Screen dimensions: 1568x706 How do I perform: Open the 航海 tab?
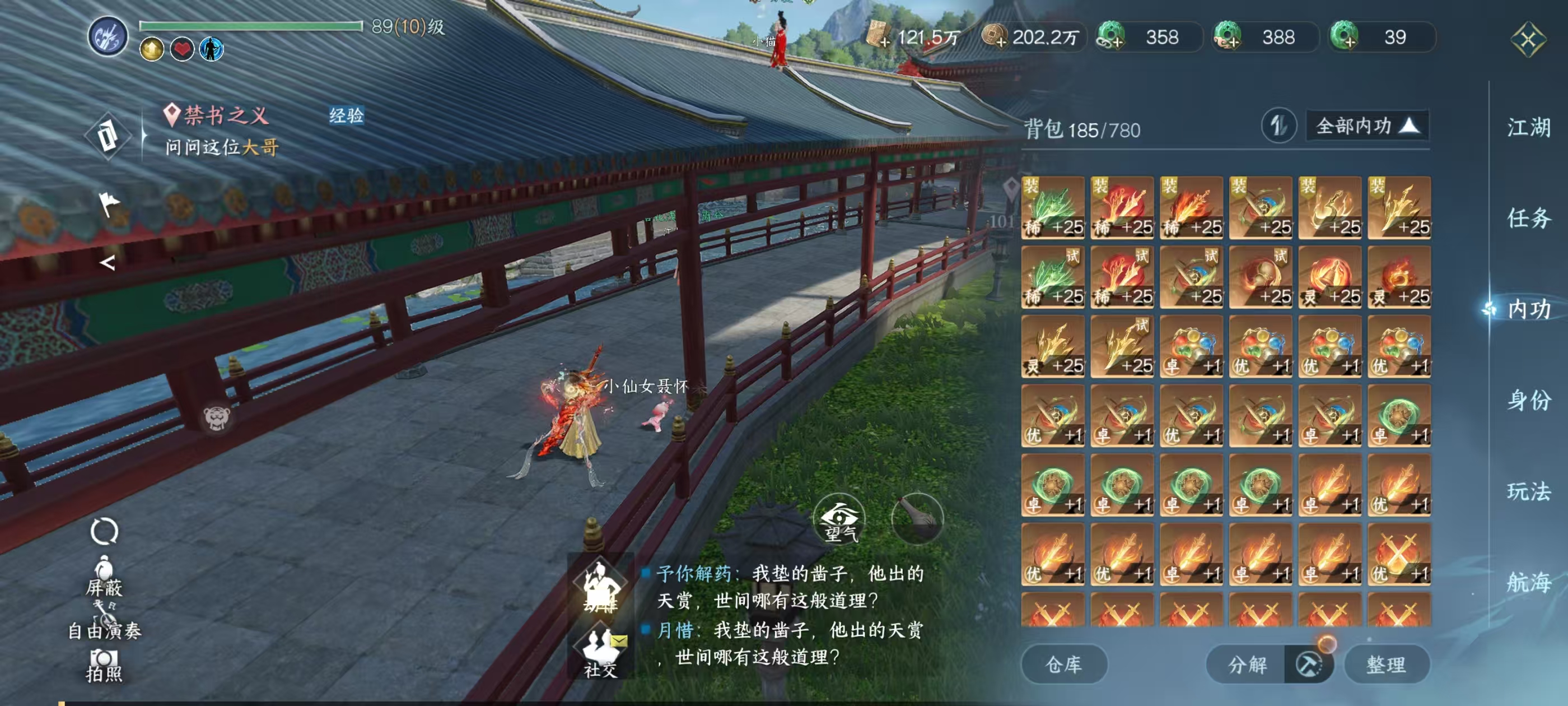[1528, 582]
